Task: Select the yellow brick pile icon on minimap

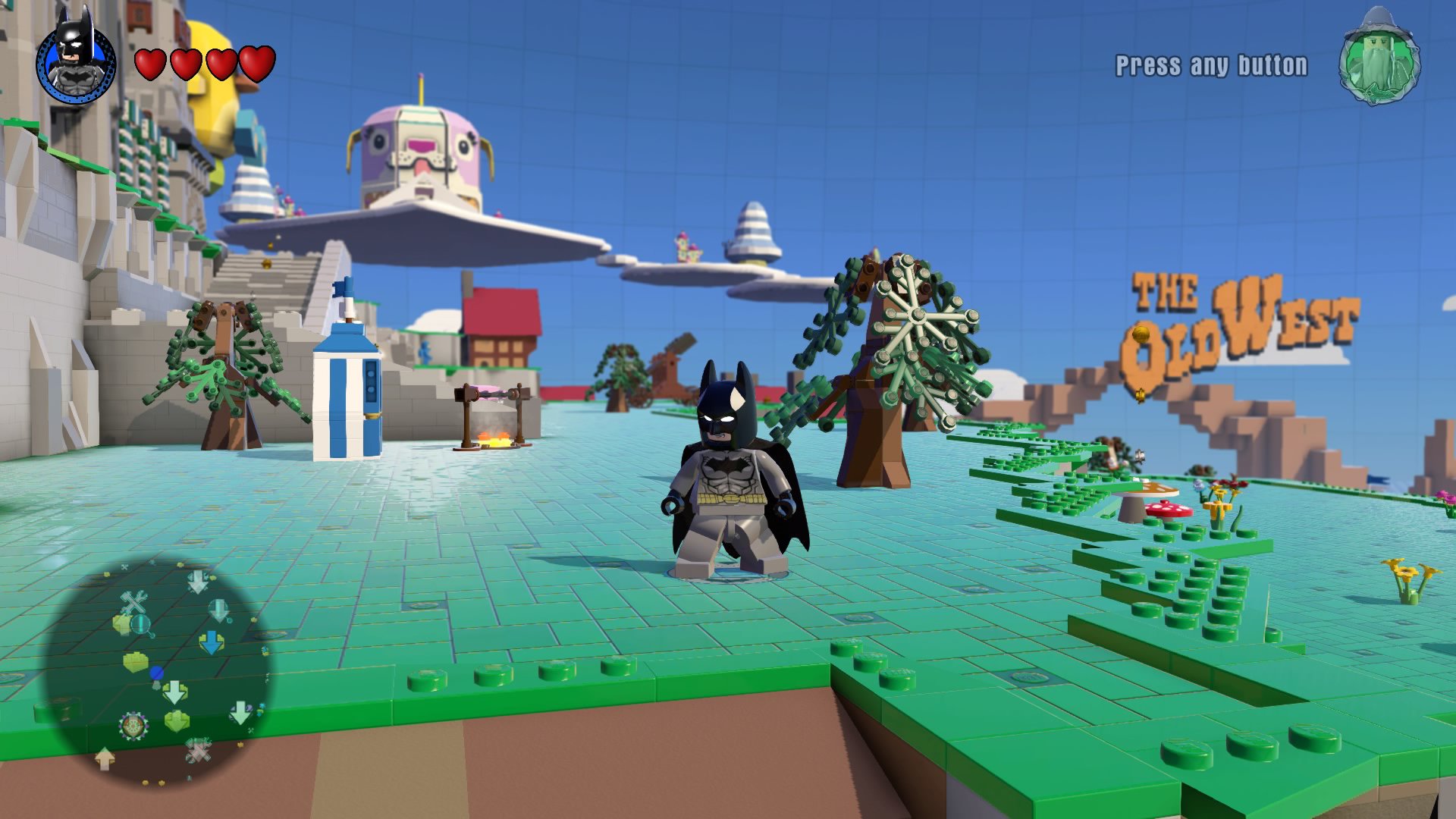Action: pyautogui.click(x=135, y=661)
